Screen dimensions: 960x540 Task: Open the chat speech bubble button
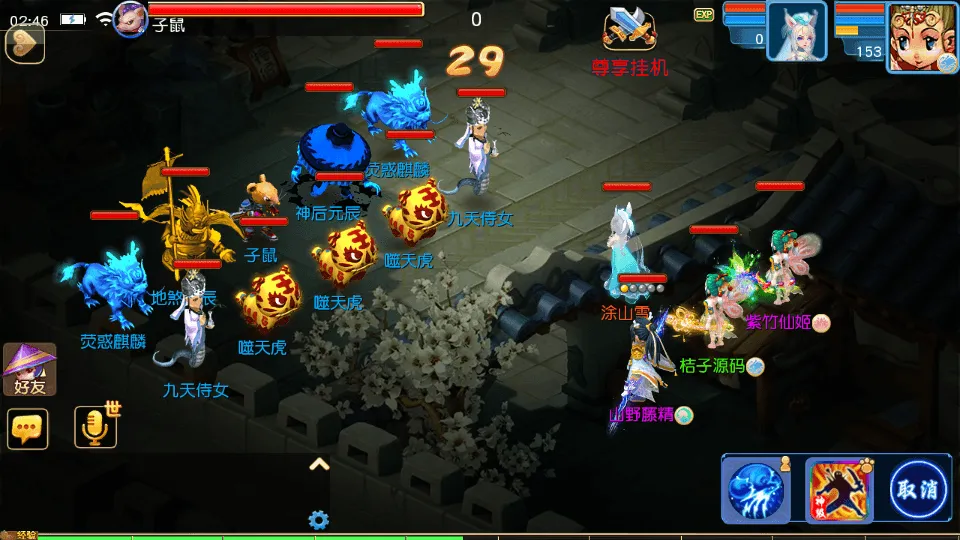point(28,428)
